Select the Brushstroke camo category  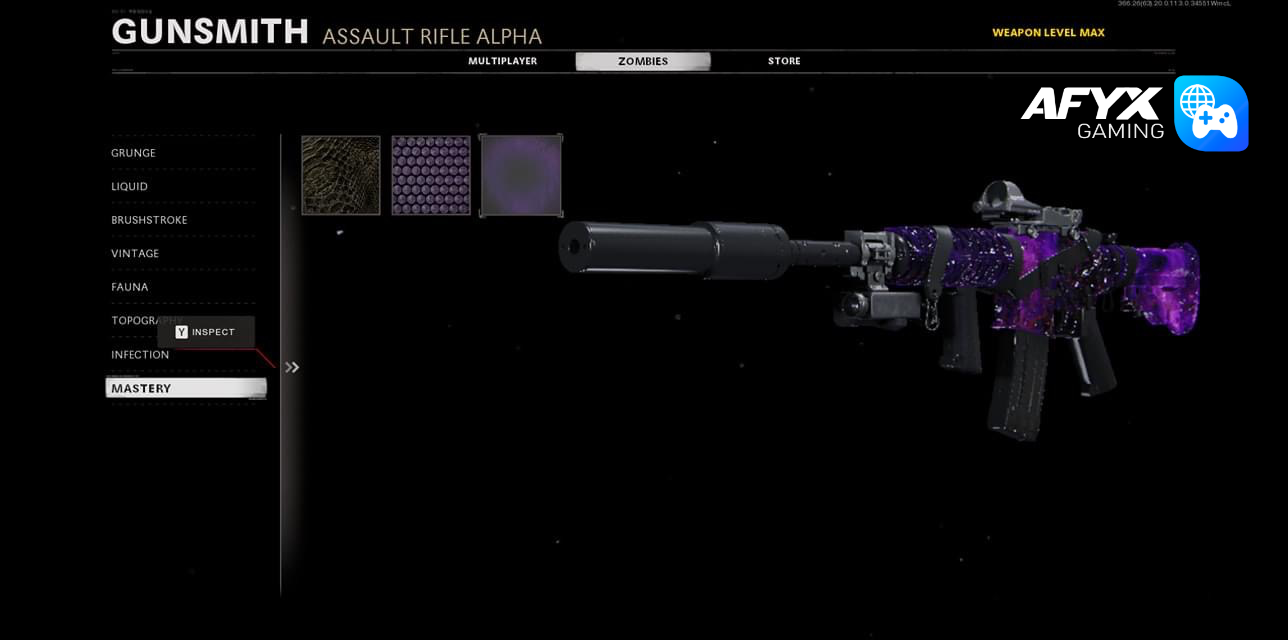click(x=149, y=220)
